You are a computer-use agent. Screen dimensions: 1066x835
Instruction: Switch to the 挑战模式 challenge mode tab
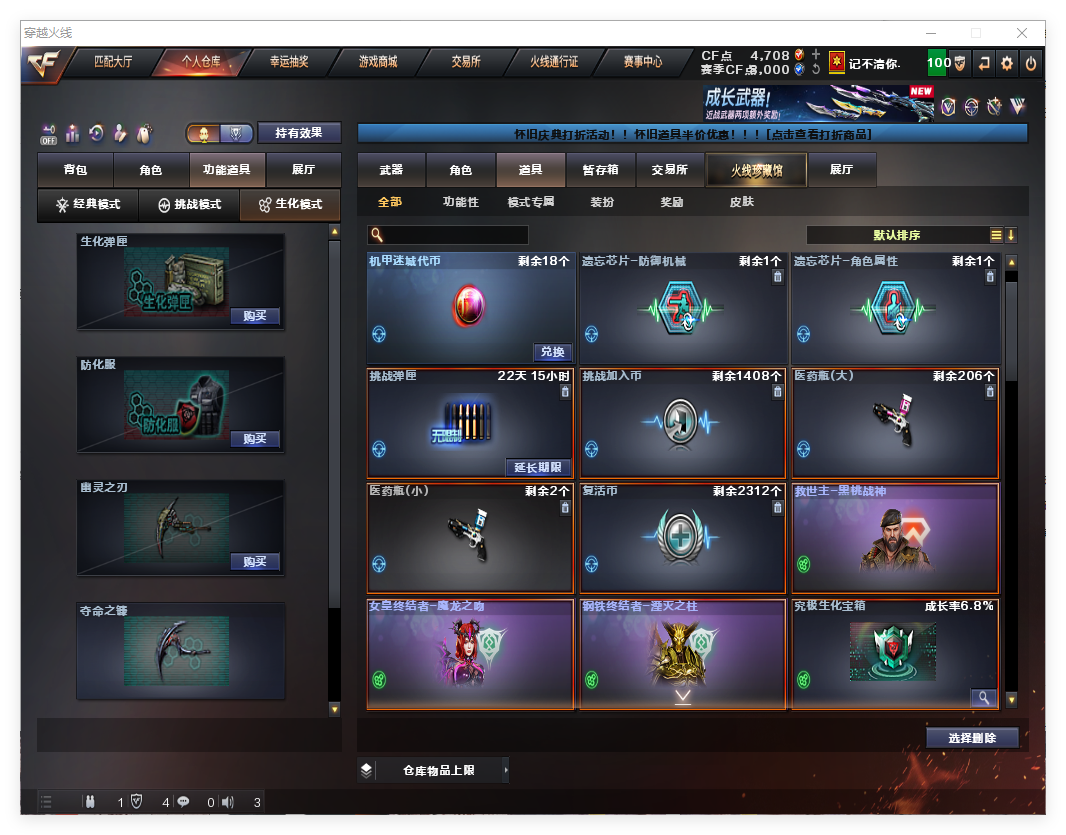190,204
